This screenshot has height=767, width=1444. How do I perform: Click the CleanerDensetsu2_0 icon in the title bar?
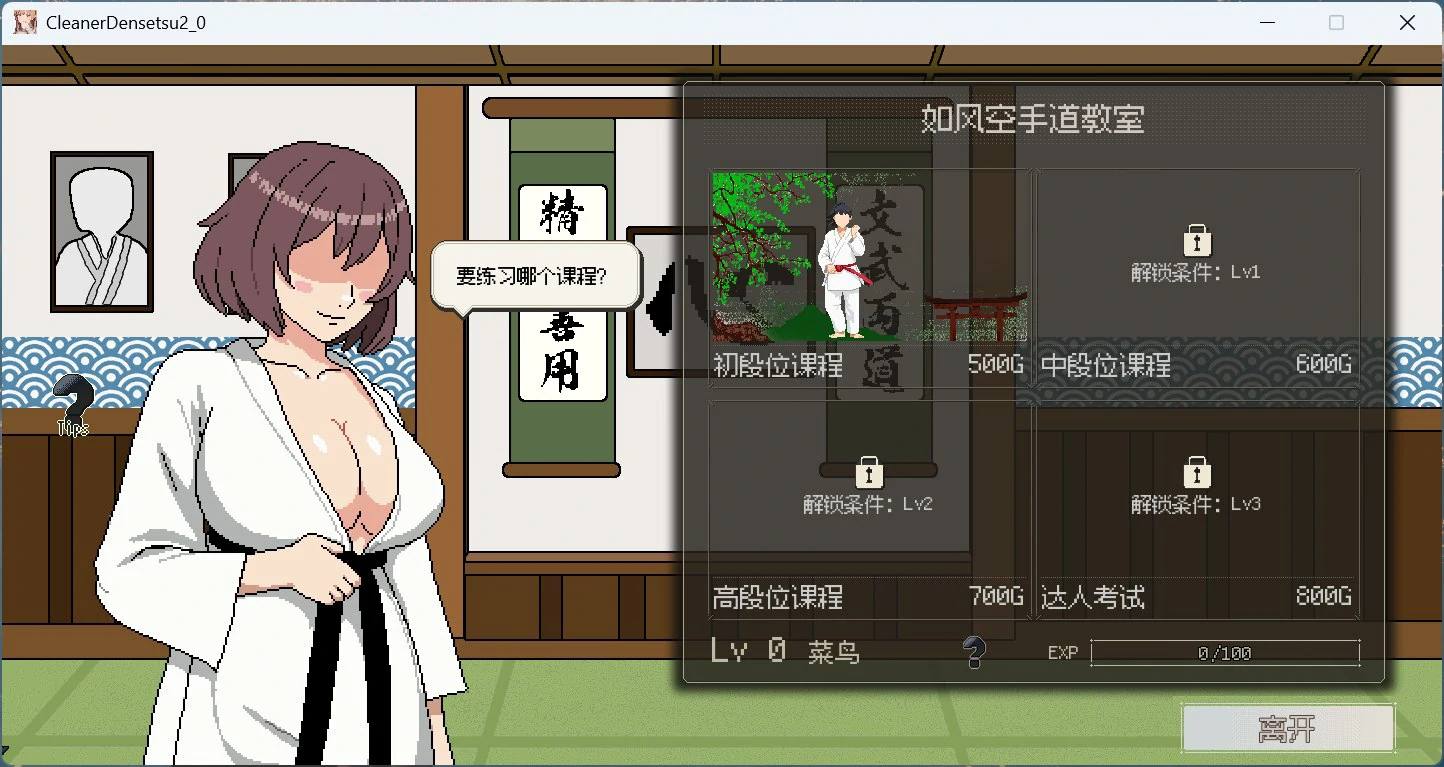[24, 22]
